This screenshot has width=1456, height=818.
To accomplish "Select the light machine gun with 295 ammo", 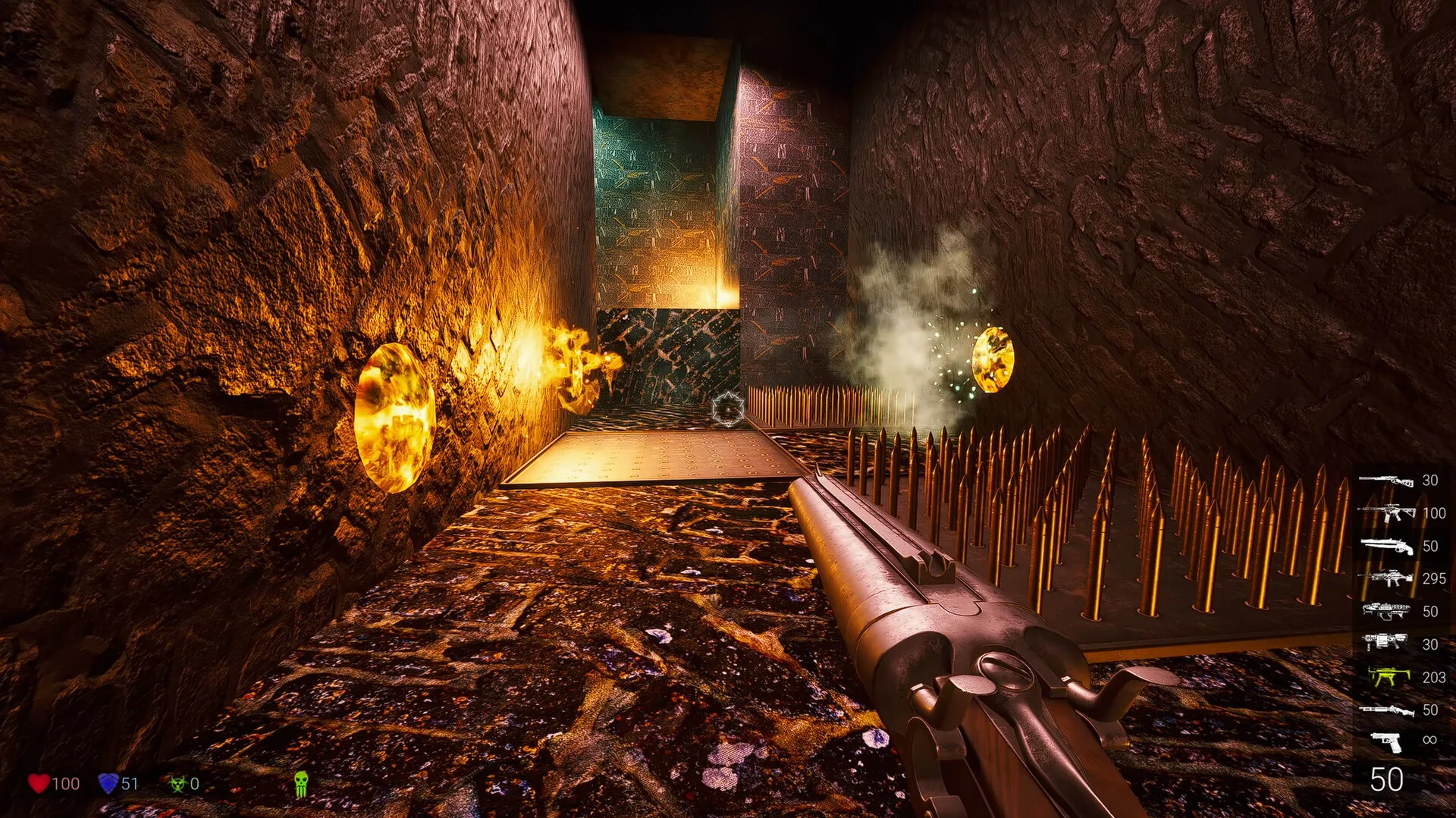I will pos(1385,579).
